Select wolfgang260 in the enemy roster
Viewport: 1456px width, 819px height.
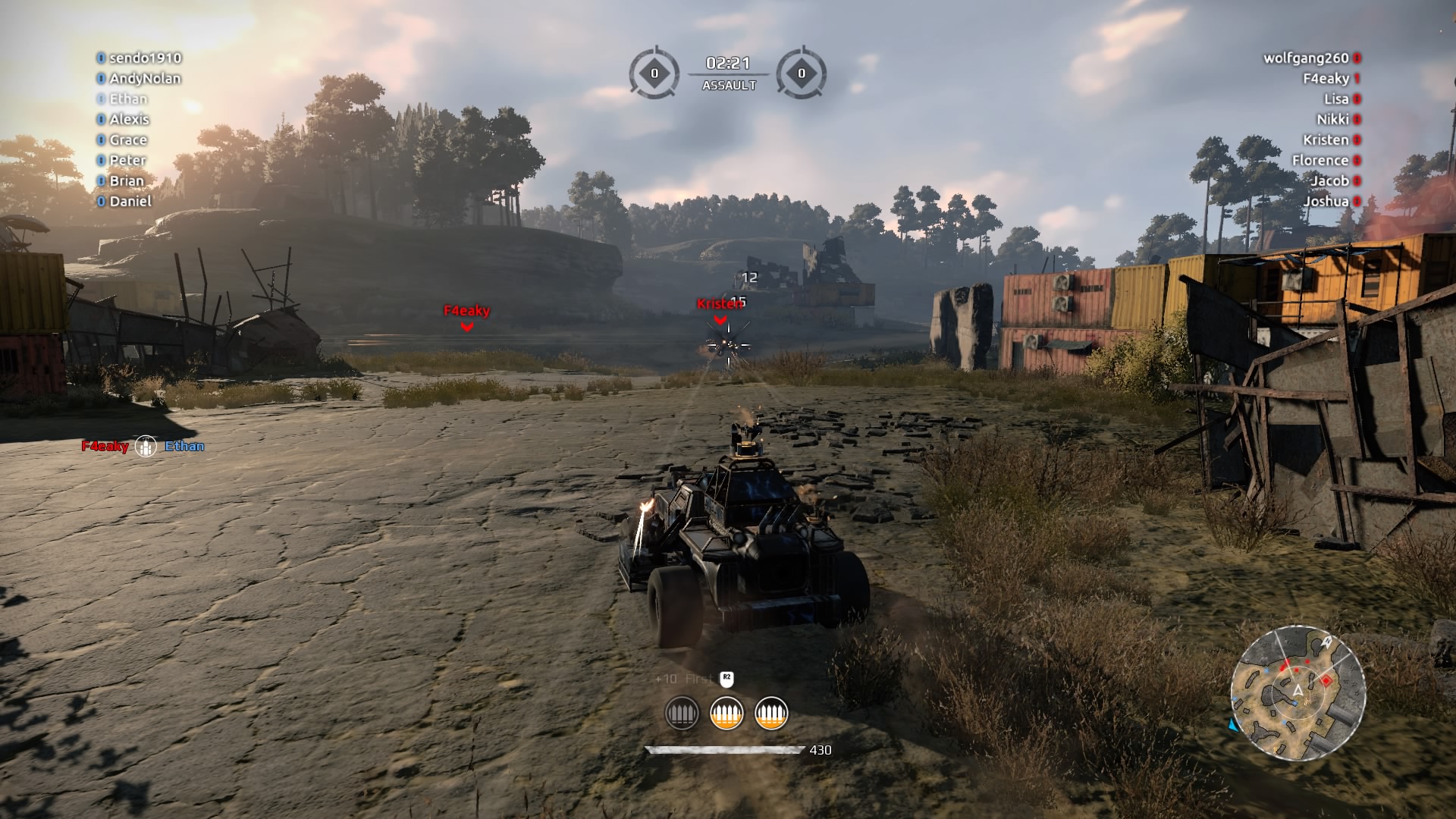coord(1306,58)
